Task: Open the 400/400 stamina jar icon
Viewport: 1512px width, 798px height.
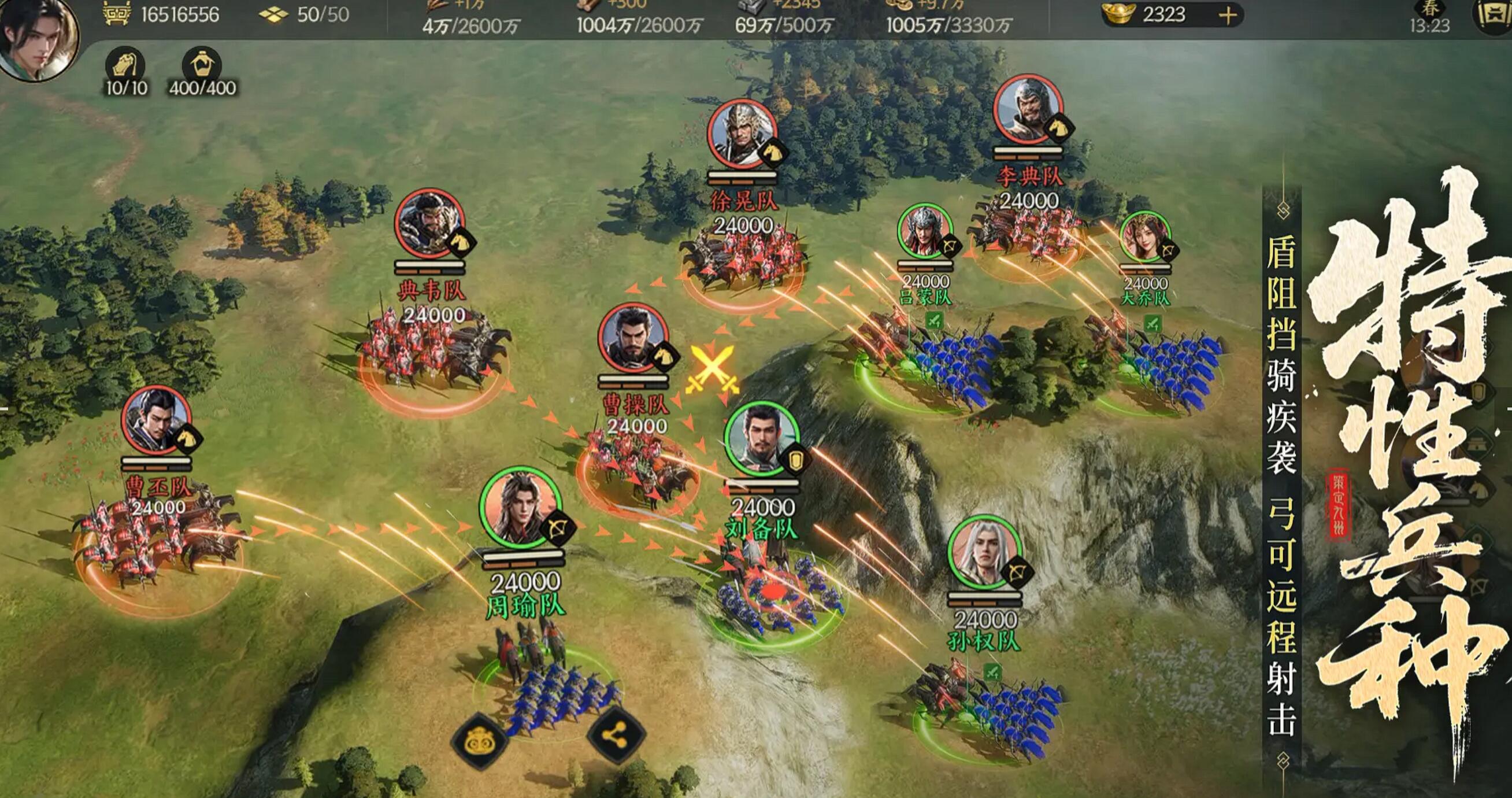Action: point(201,65)
